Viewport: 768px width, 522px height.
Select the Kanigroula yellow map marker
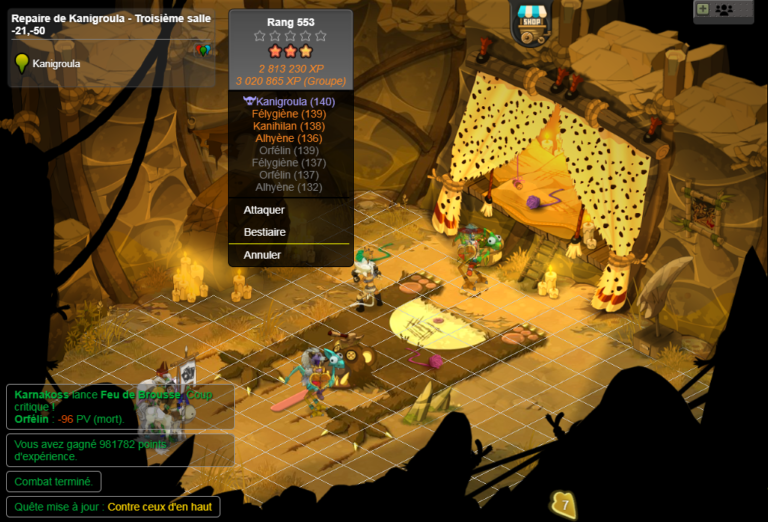point(22,64)
